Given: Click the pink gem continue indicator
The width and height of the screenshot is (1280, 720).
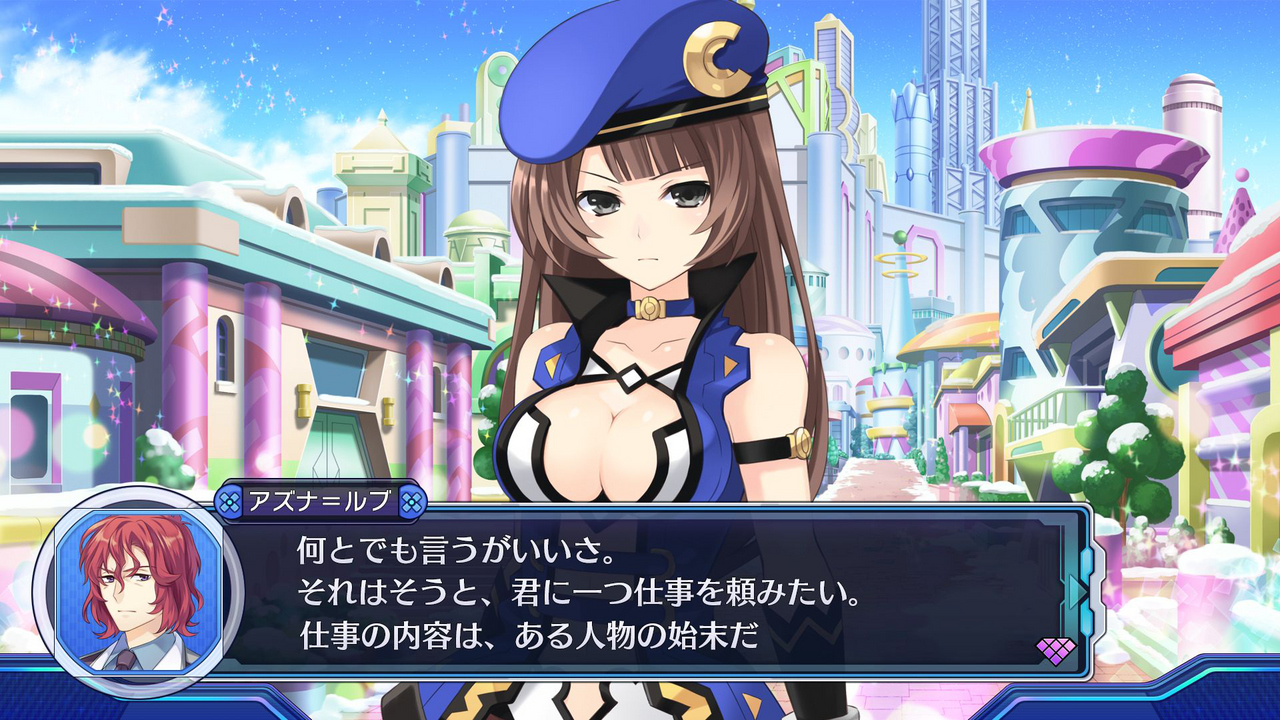Looking at the screenshot, I should (1055, 651).
